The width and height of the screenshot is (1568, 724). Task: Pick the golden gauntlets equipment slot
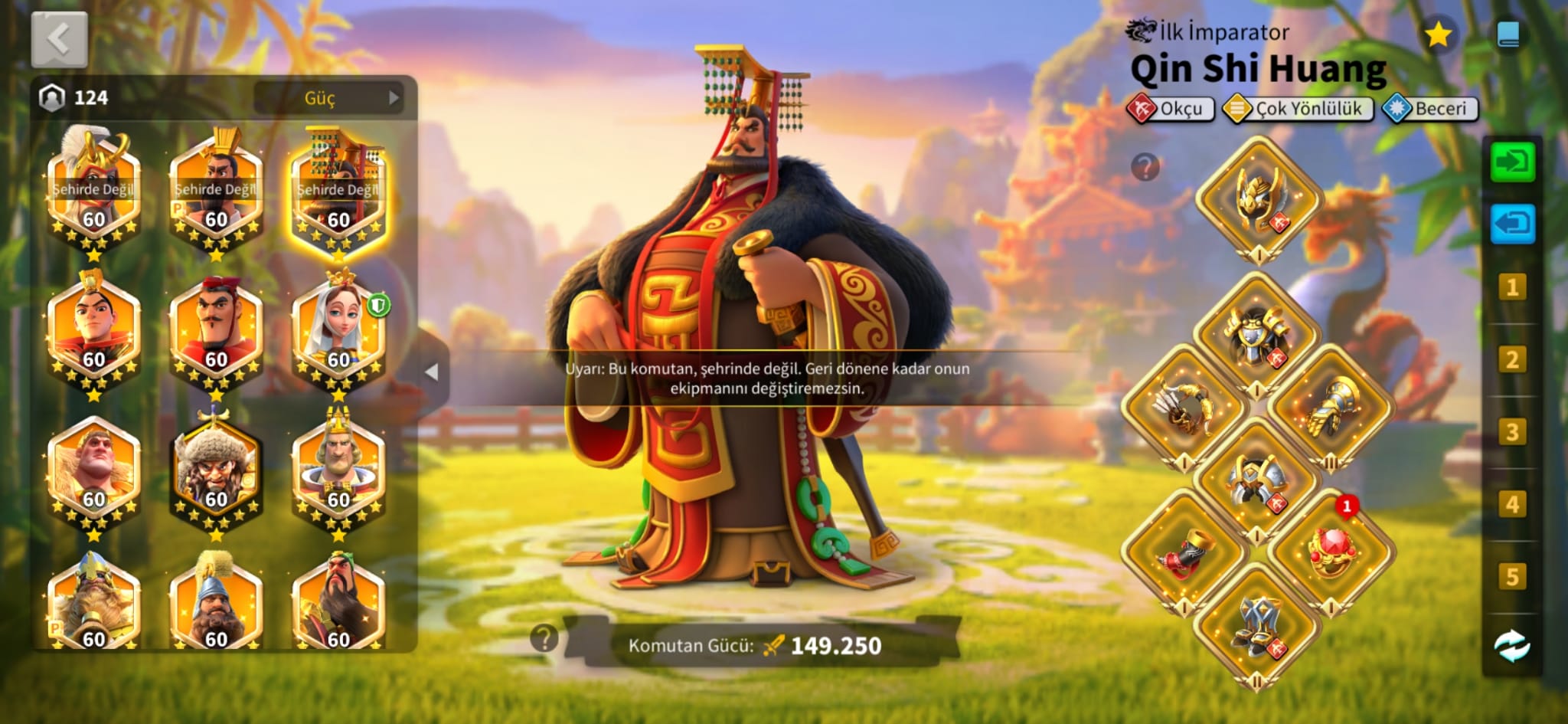tap(1331, 408)
